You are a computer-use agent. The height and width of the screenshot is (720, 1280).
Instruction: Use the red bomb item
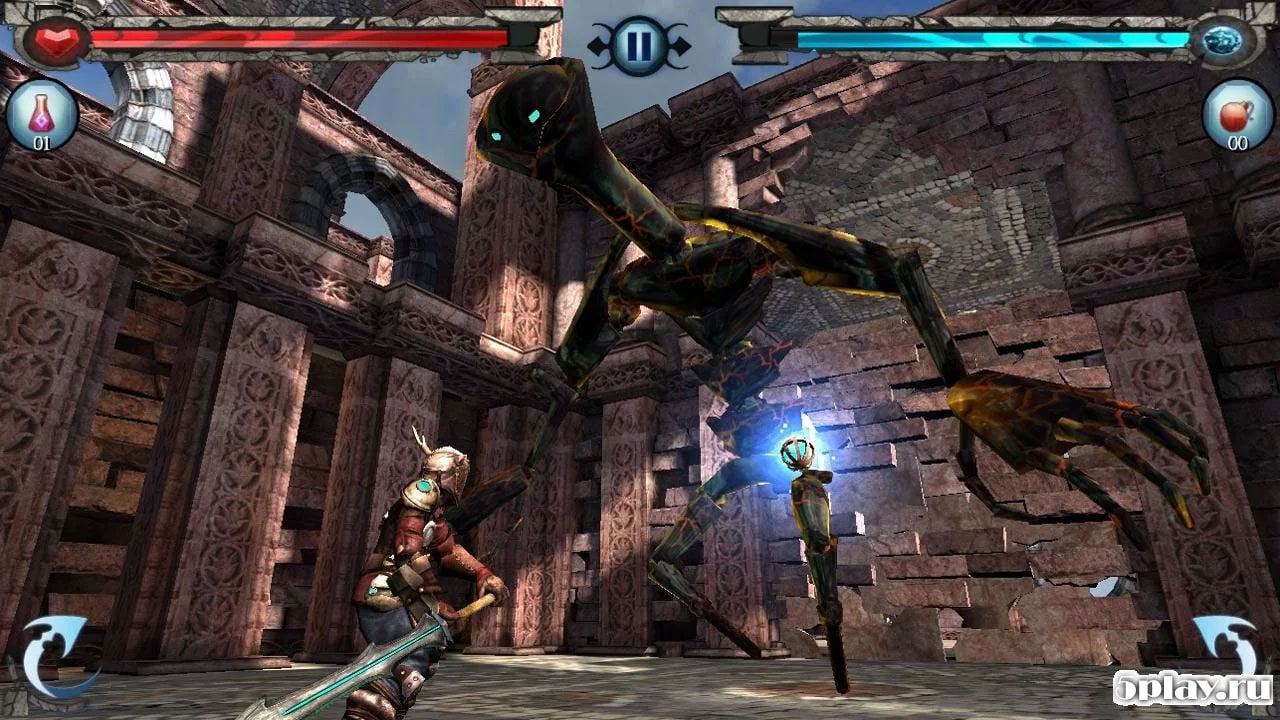coord(1237,113)
